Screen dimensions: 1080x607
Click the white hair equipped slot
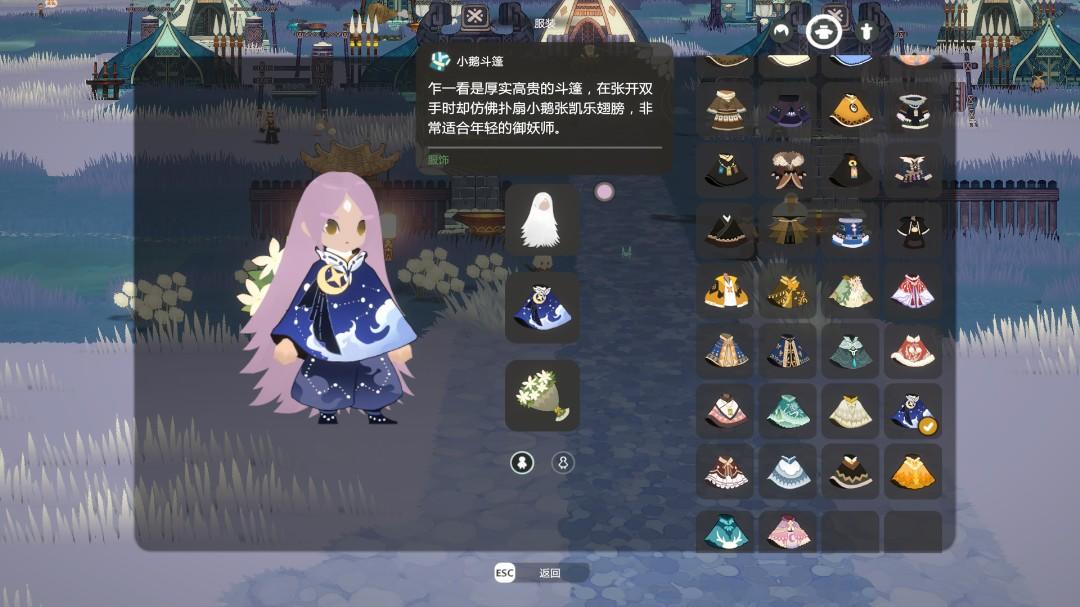point(542,219)
